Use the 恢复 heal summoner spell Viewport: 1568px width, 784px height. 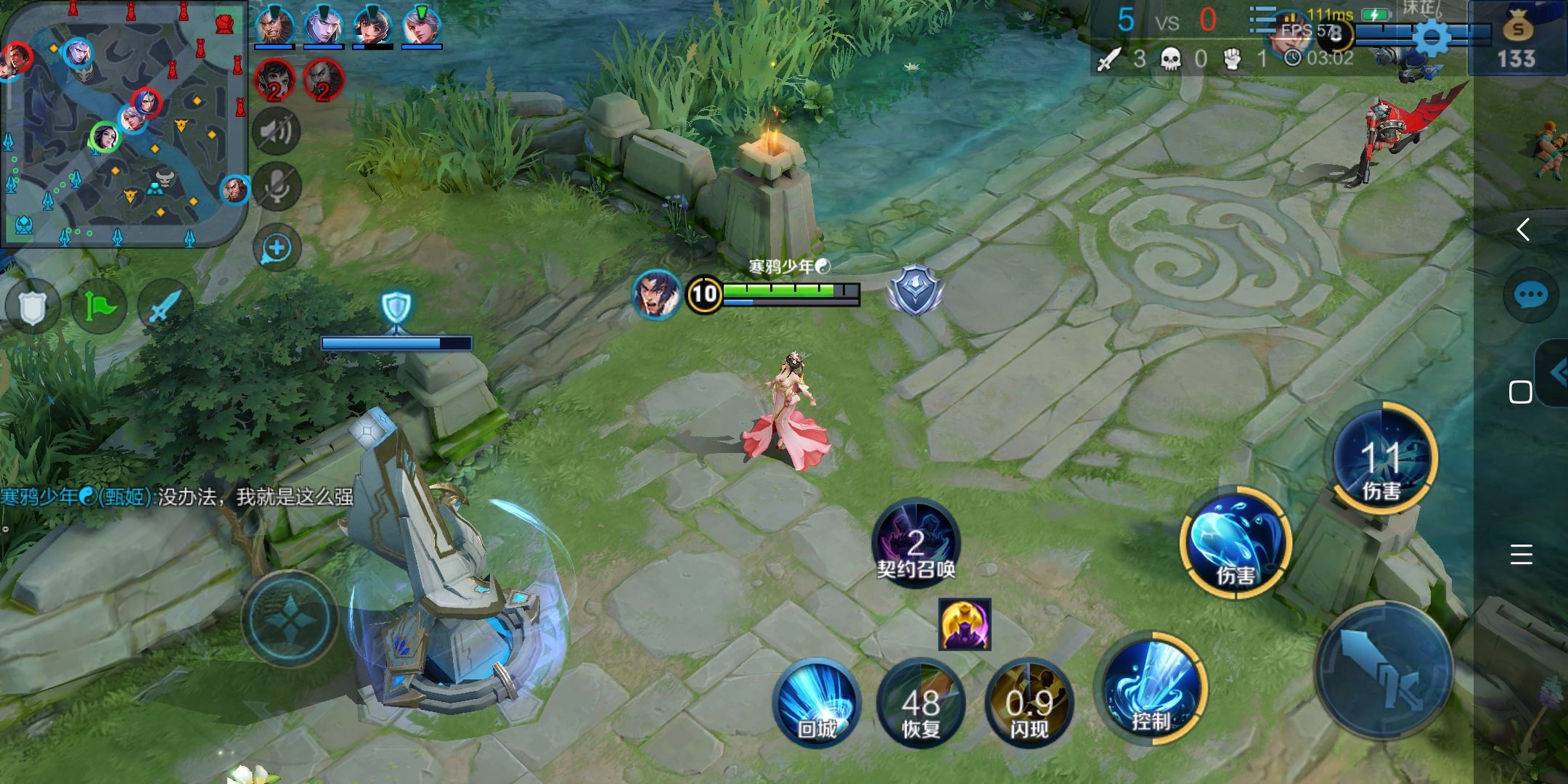click(920, 703)
